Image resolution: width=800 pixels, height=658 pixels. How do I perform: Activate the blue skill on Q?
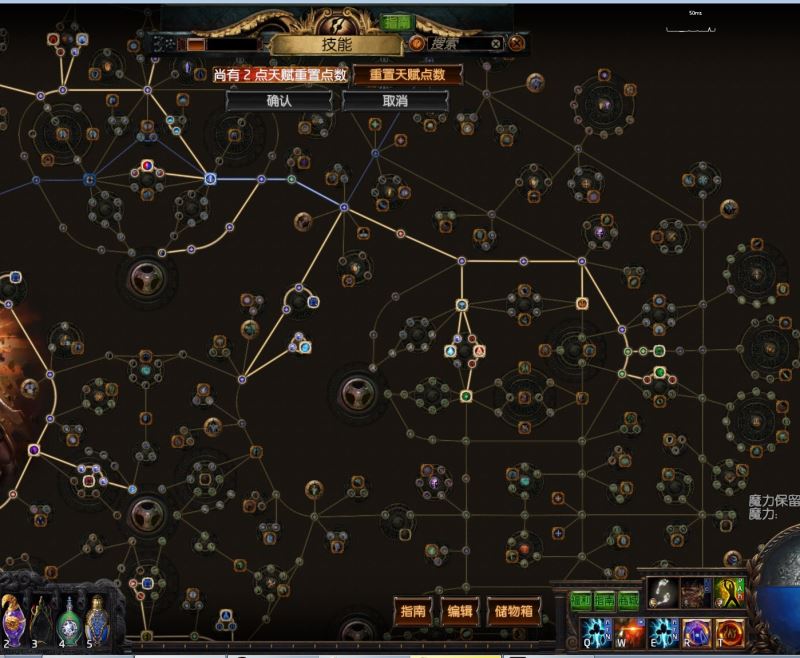point(594,633)
